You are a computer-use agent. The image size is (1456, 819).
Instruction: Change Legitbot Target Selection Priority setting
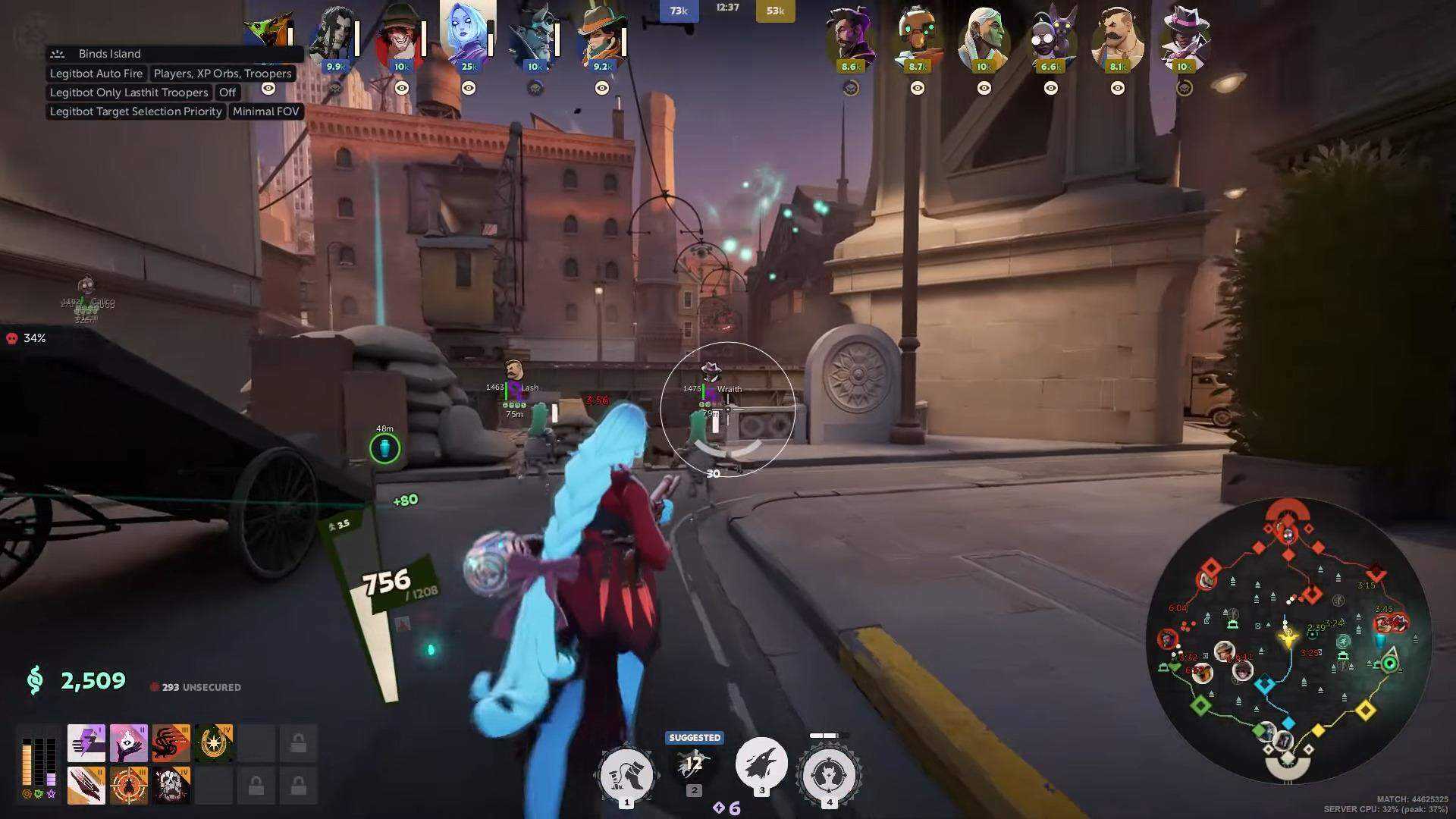[136, 111]
